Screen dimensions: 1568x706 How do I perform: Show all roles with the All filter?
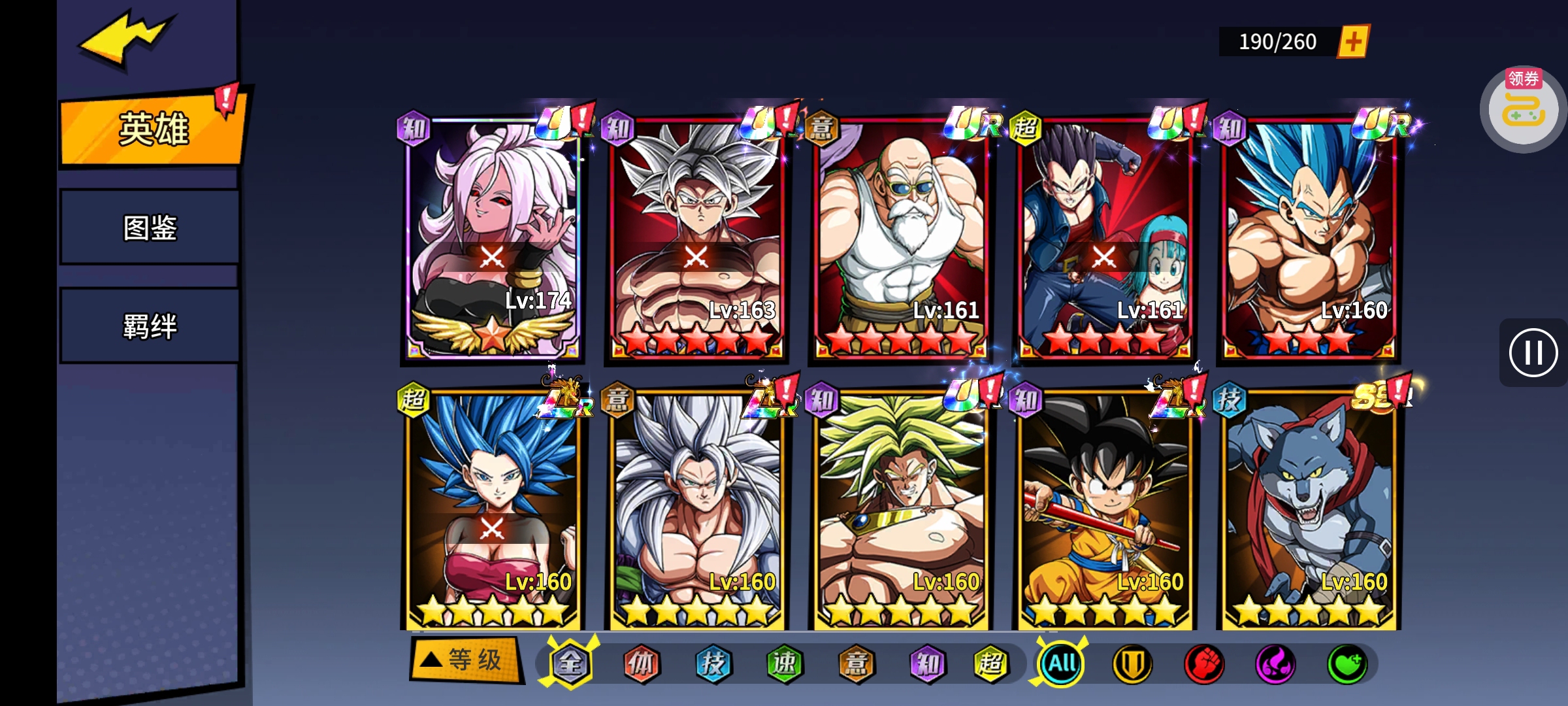click(x=1062, y=664)
